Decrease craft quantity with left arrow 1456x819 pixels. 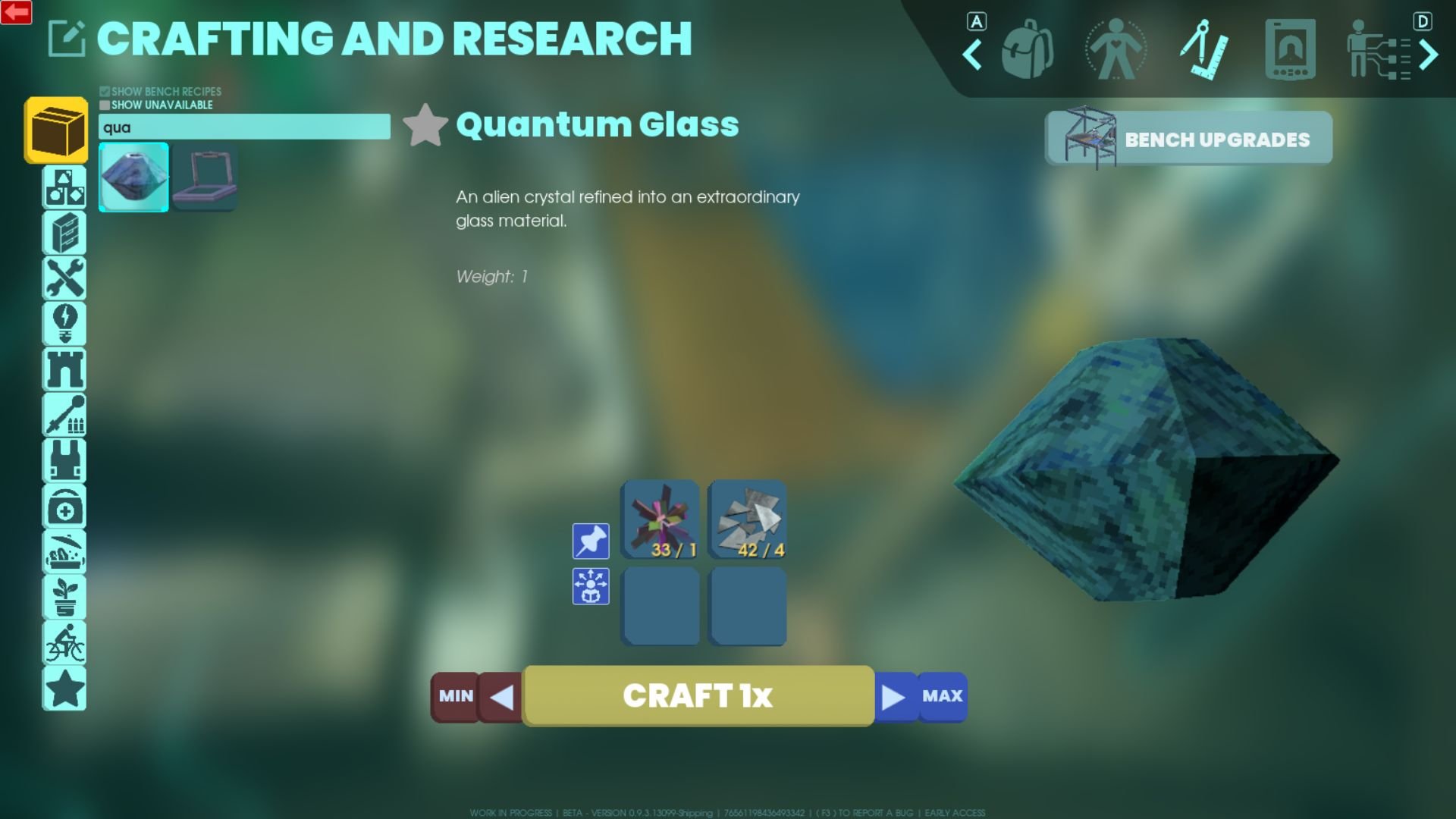(502, 696)
